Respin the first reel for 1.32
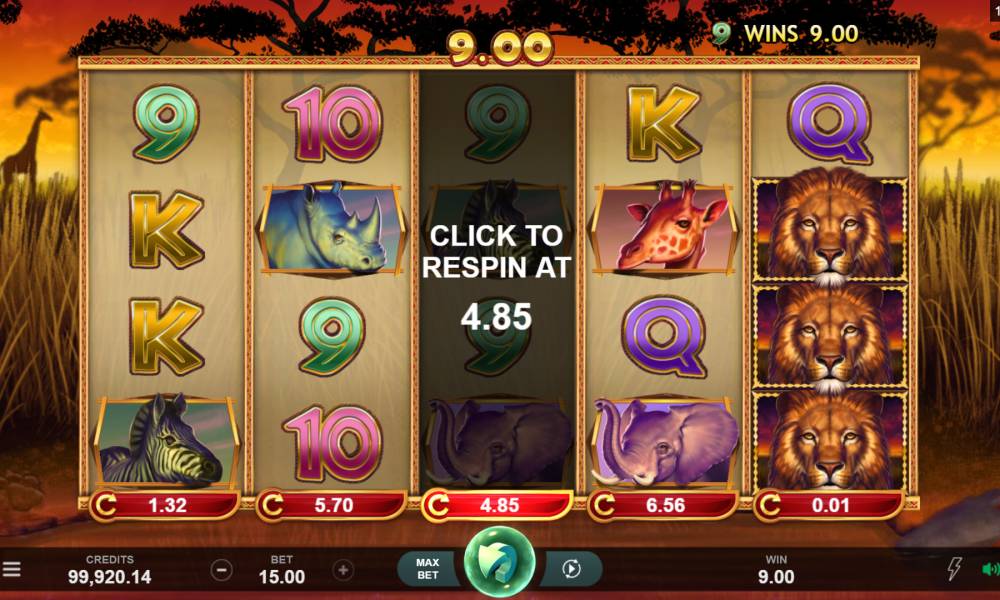The height and width of the screenshot is (600, 1000). pyautogui.click(x=166, y=505)
